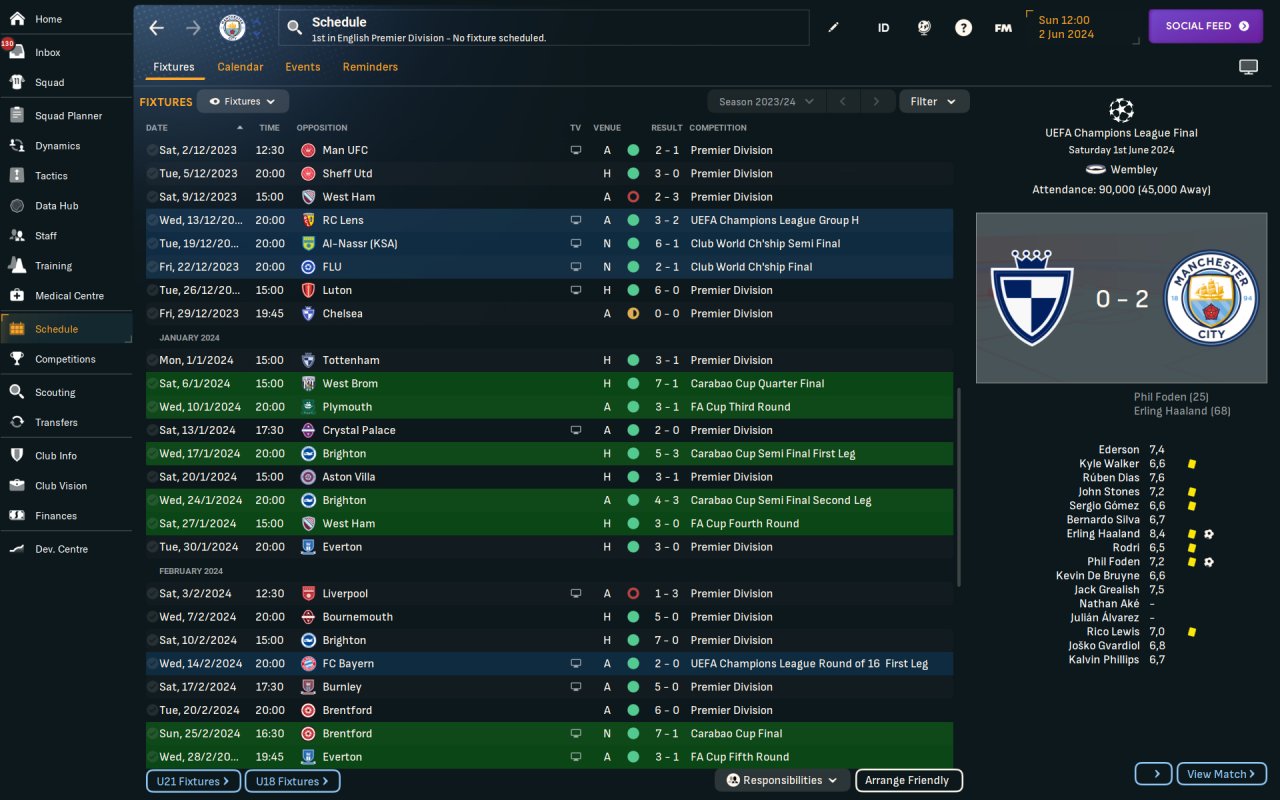The height and width of the screenshot is (800, 1280).
Task: Open the Reminders tab
Action: pyautogui.click(x=370, y=67)
